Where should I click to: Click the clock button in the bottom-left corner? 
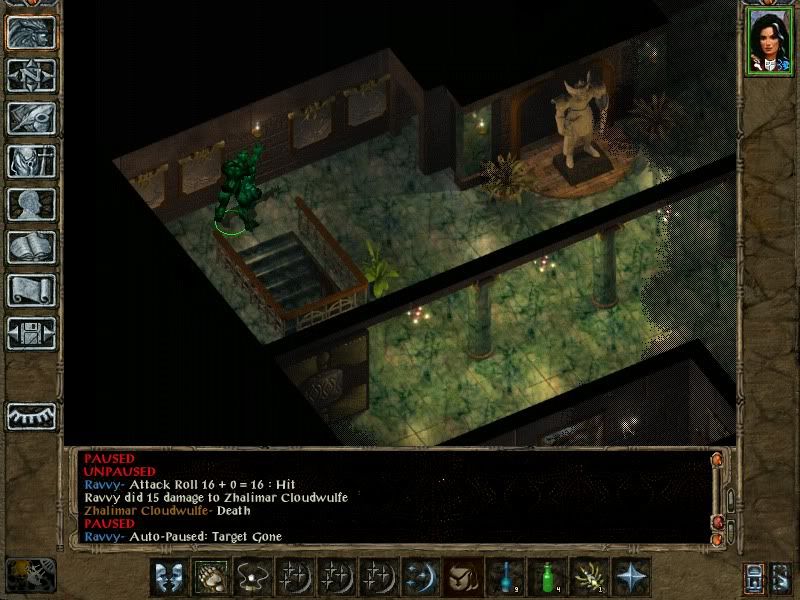30,574
